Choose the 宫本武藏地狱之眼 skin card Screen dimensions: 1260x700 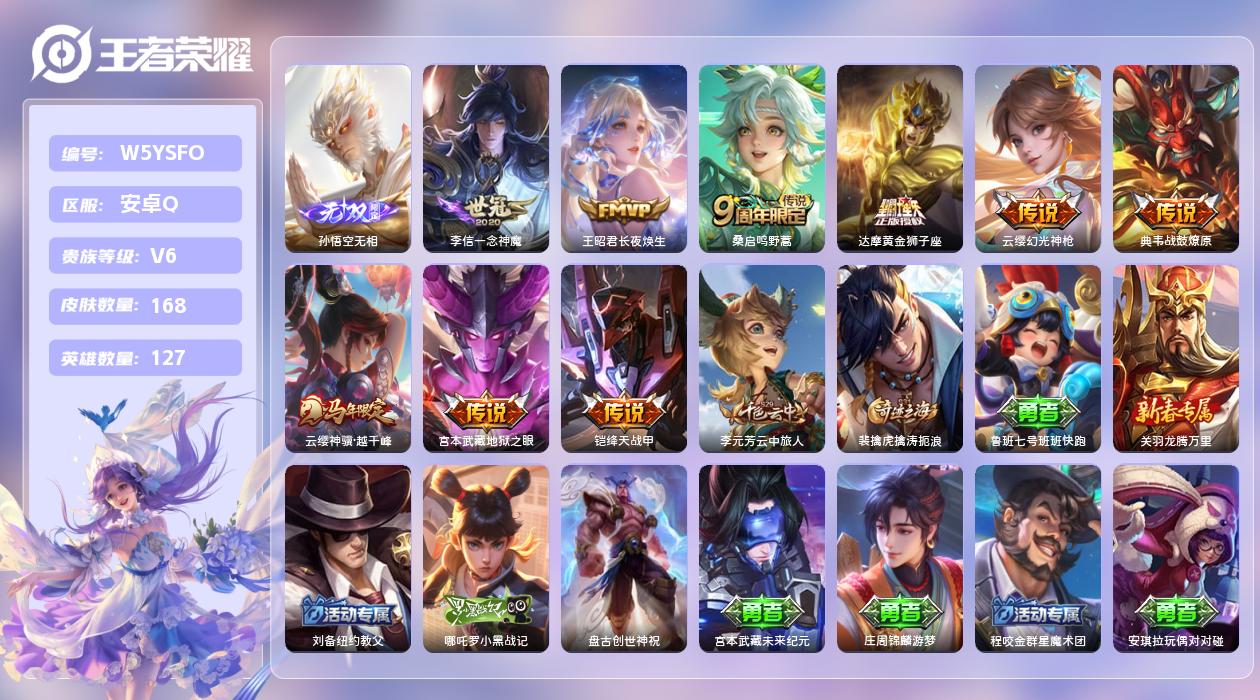(x=485, y=358)
